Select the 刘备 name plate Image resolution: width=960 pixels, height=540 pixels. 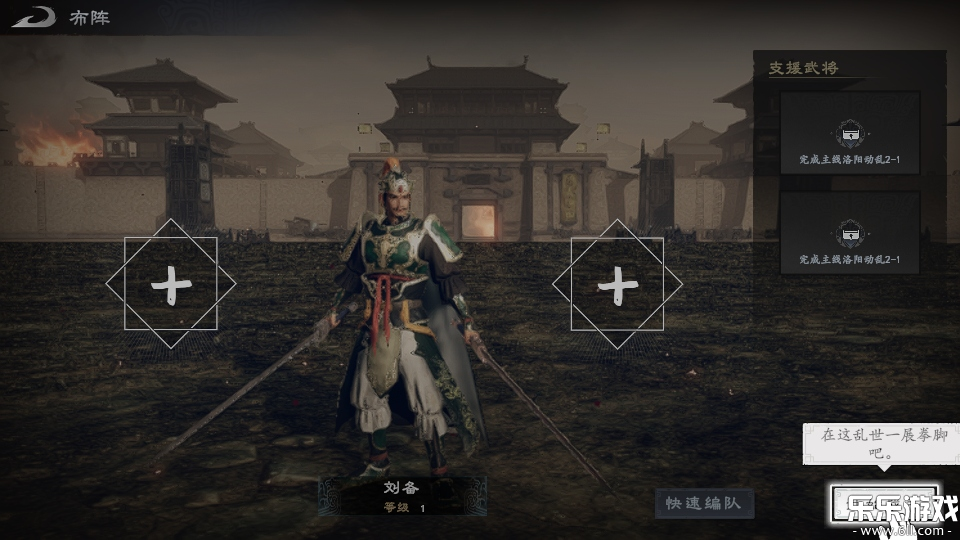click(403, 496)
